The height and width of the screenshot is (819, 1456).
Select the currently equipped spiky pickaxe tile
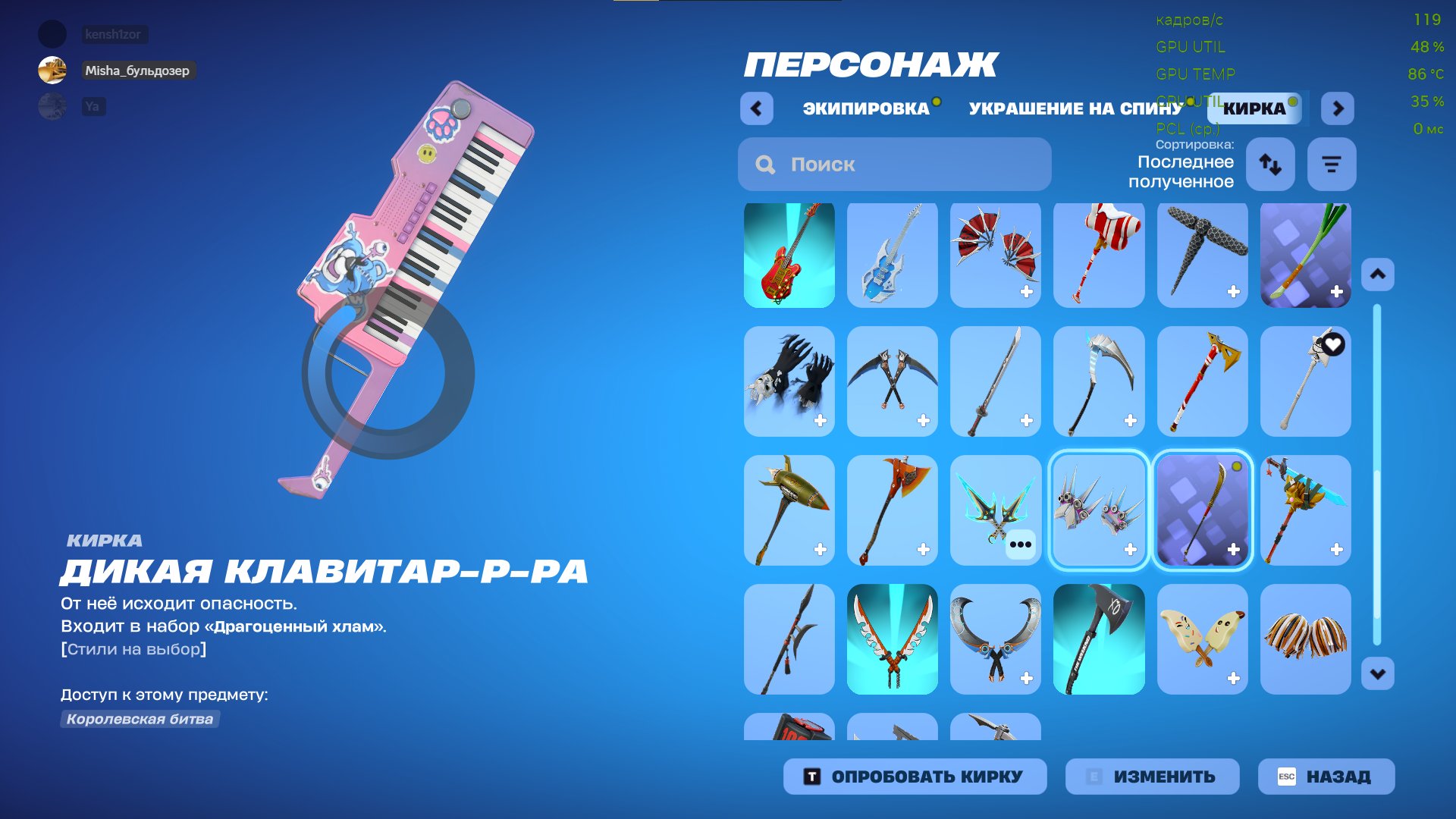point(1098,510)
